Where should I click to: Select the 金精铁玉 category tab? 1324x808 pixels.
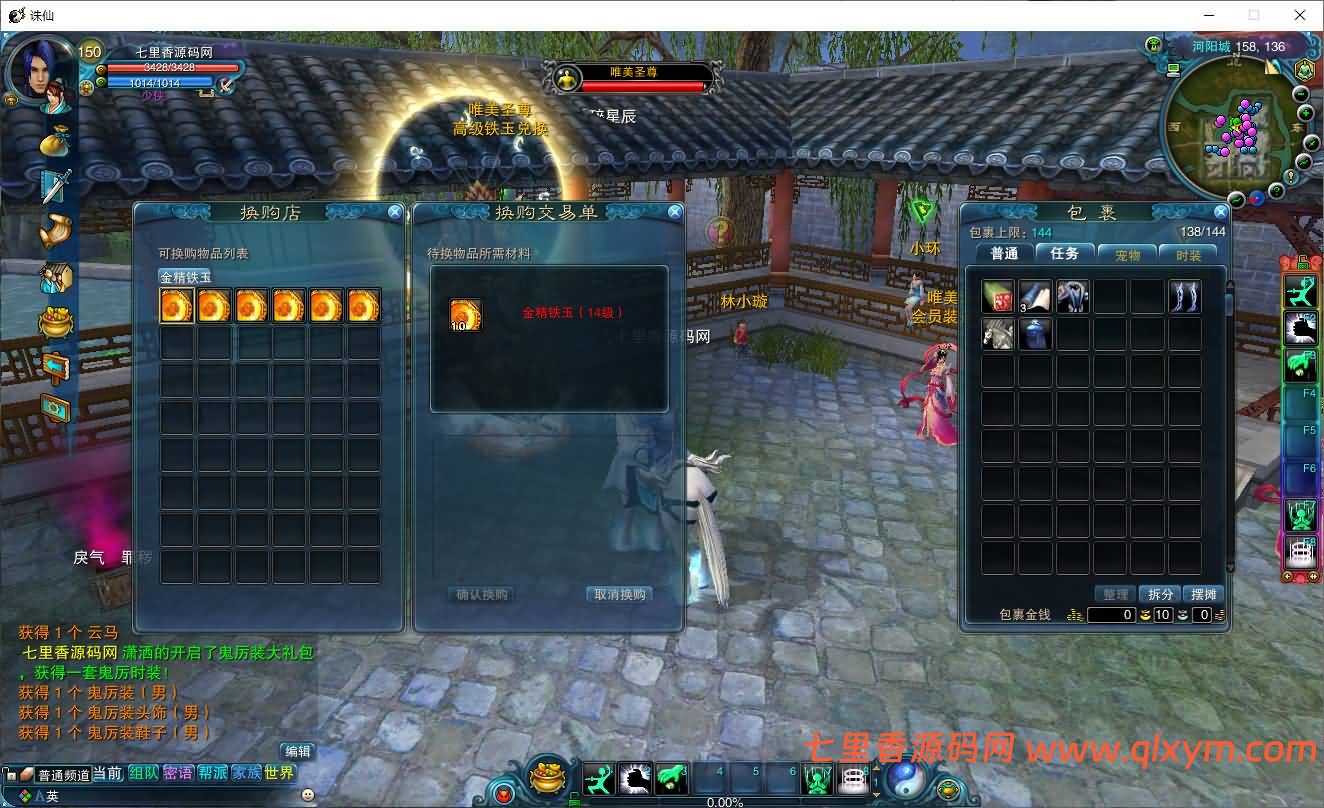tap(186, 277)
